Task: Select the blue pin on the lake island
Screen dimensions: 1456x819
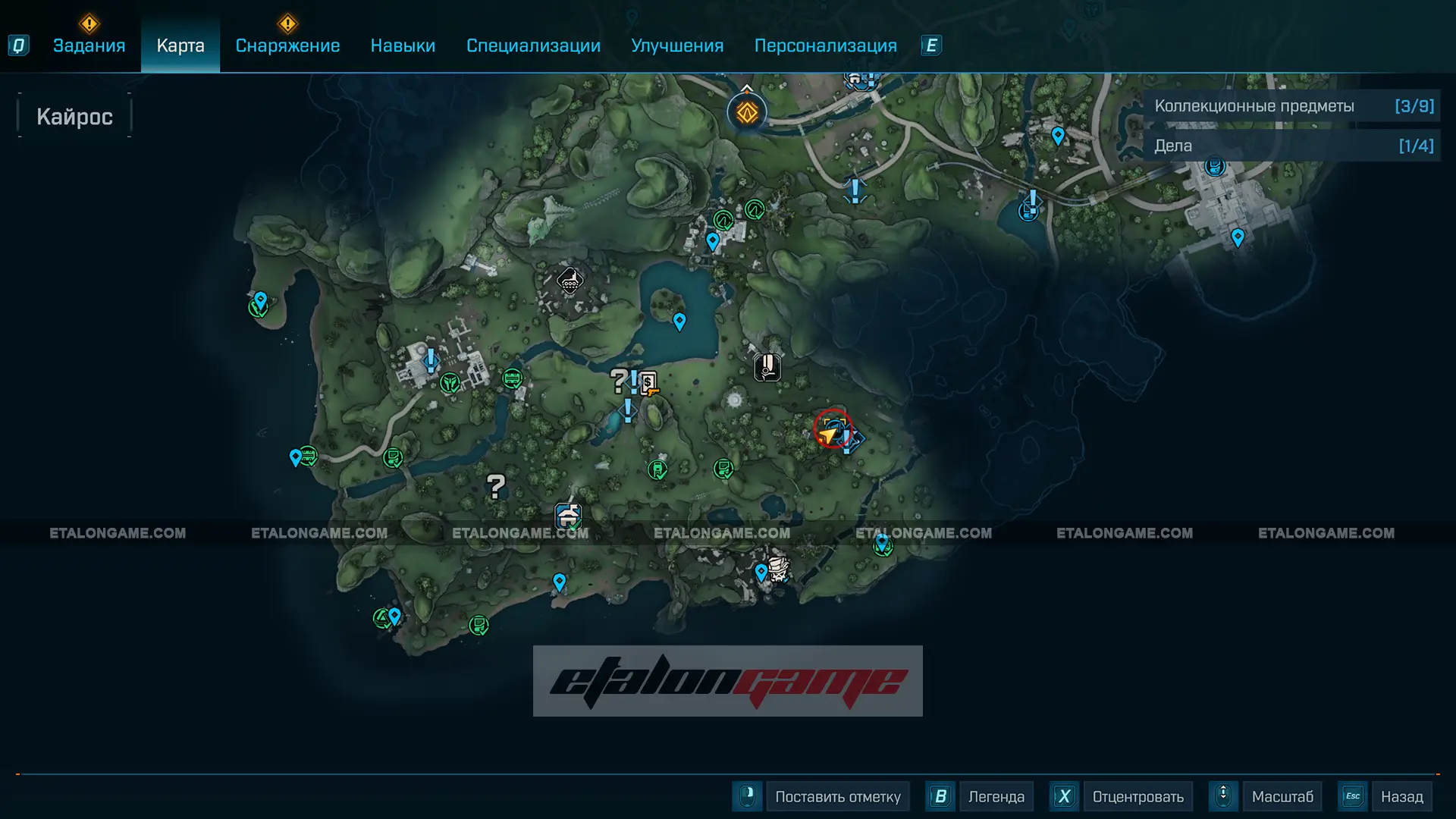Action: pos(679,322)
